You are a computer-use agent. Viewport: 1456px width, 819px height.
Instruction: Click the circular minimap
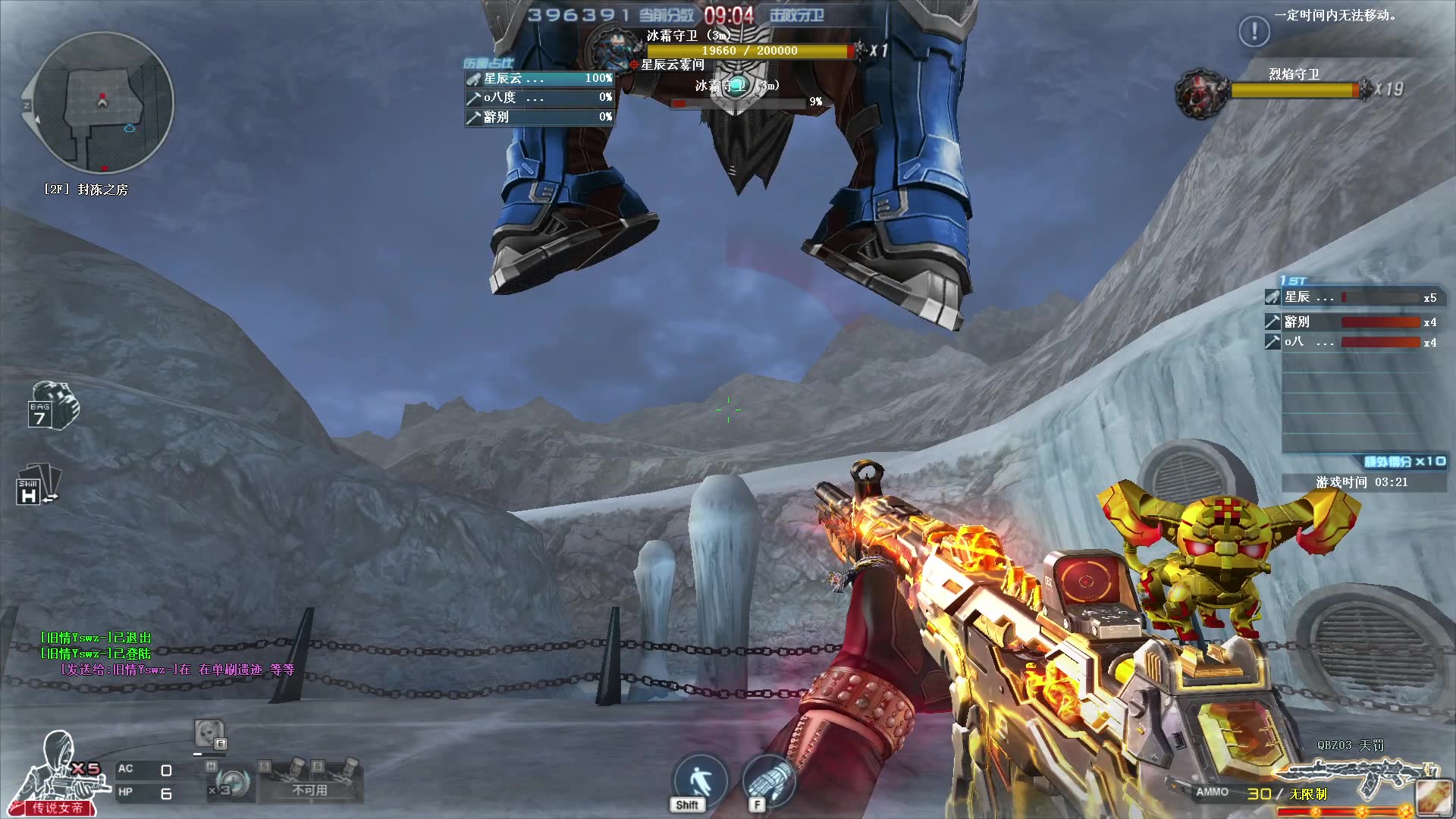pyautogui.click(x=102, y=102)
